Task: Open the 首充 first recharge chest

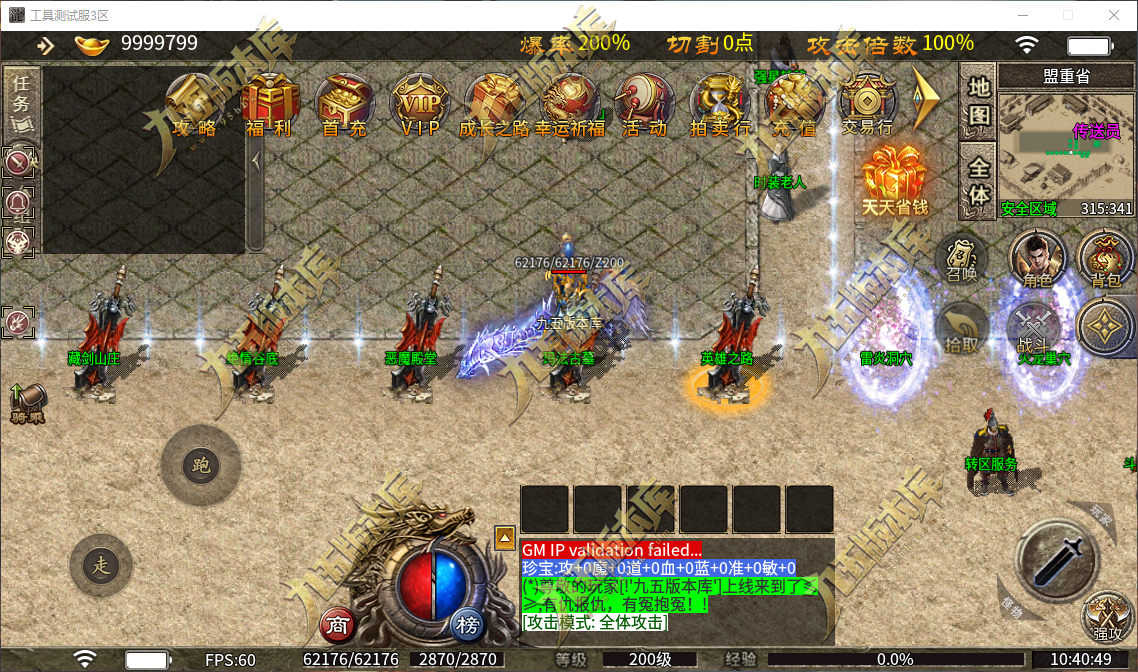Action: (344, 105)
